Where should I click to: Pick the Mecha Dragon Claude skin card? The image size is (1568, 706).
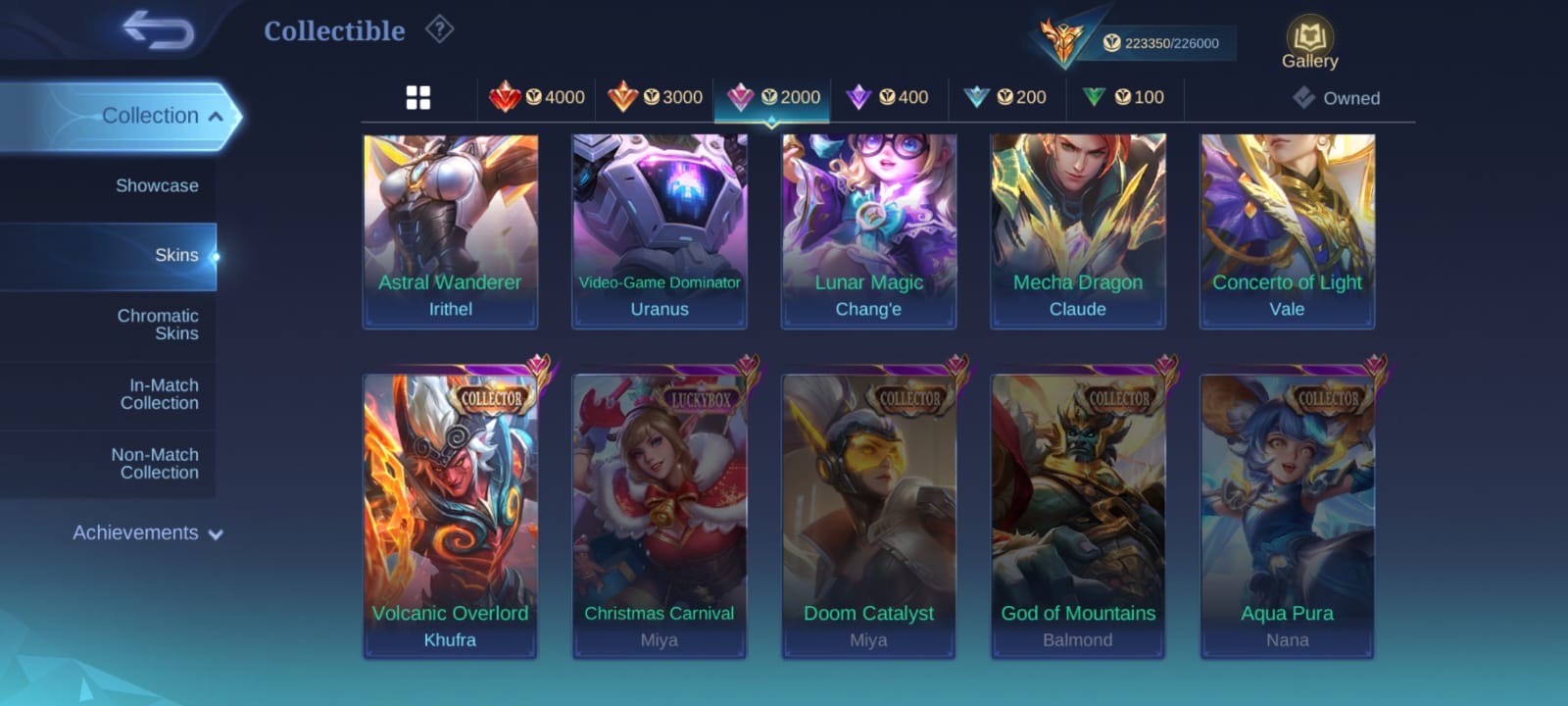pos(1078,230)
